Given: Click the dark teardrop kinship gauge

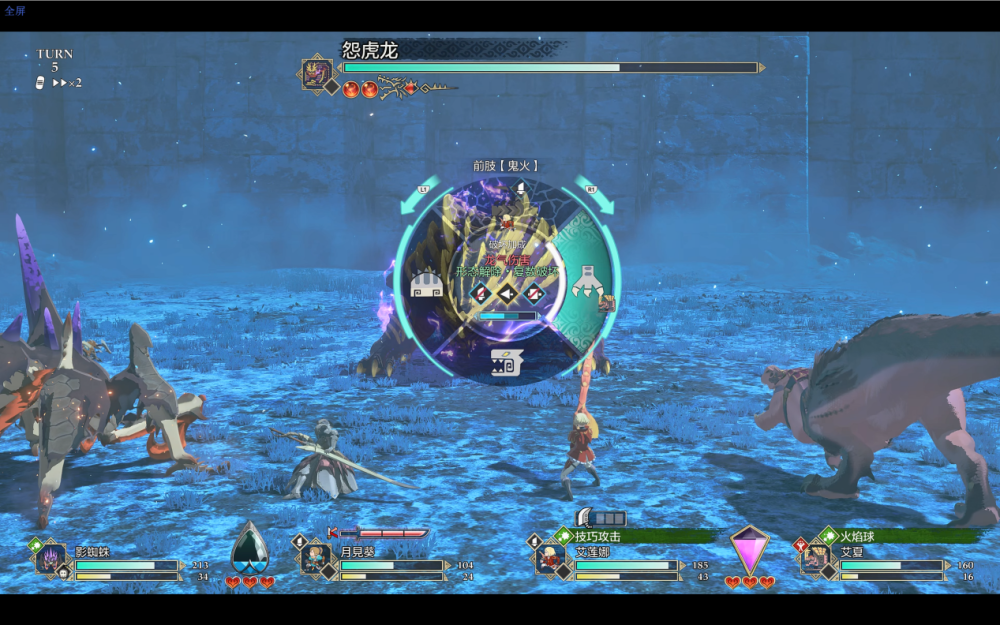Looking at the screenshot, I should click(x=250, y=550).
